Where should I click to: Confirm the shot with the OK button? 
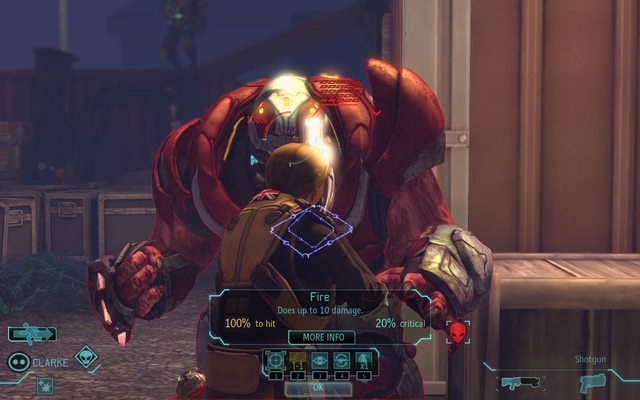pos(318,386)
